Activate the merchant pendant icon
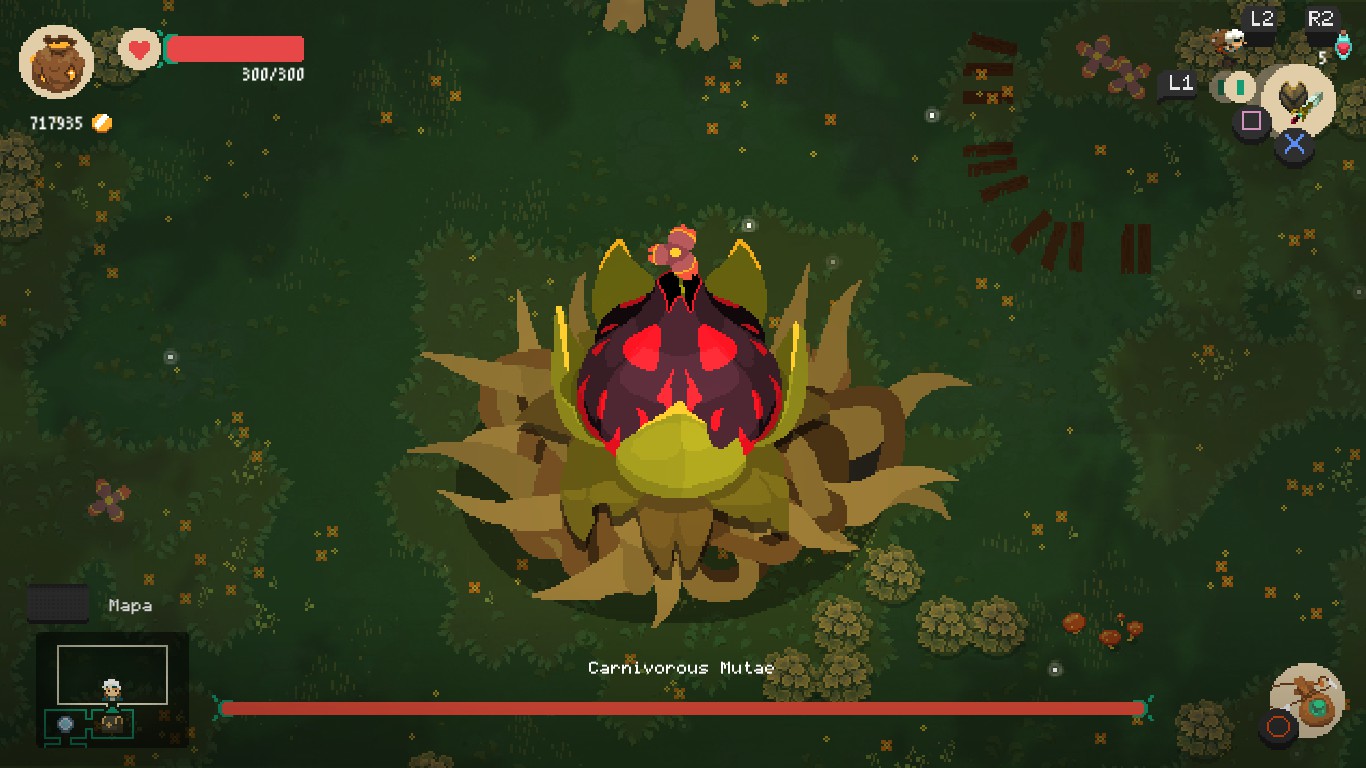 1308,700
